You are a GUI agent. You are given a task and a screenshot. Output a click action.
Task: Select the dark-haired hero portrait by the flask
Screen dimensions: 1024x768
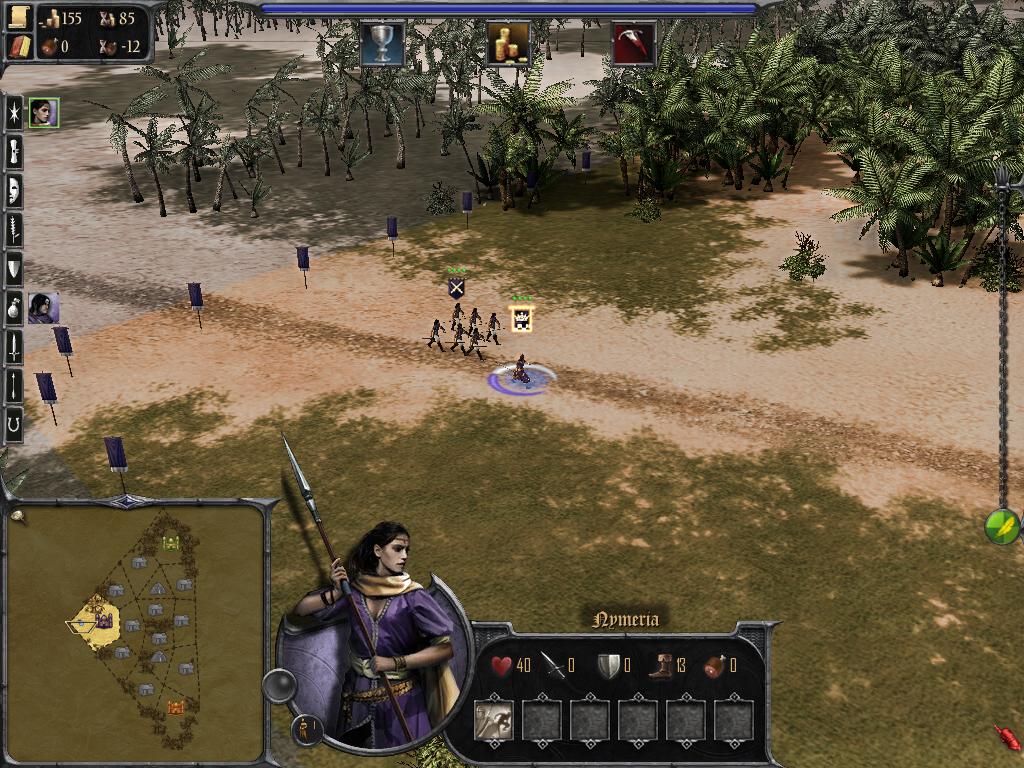click(43, 307)
